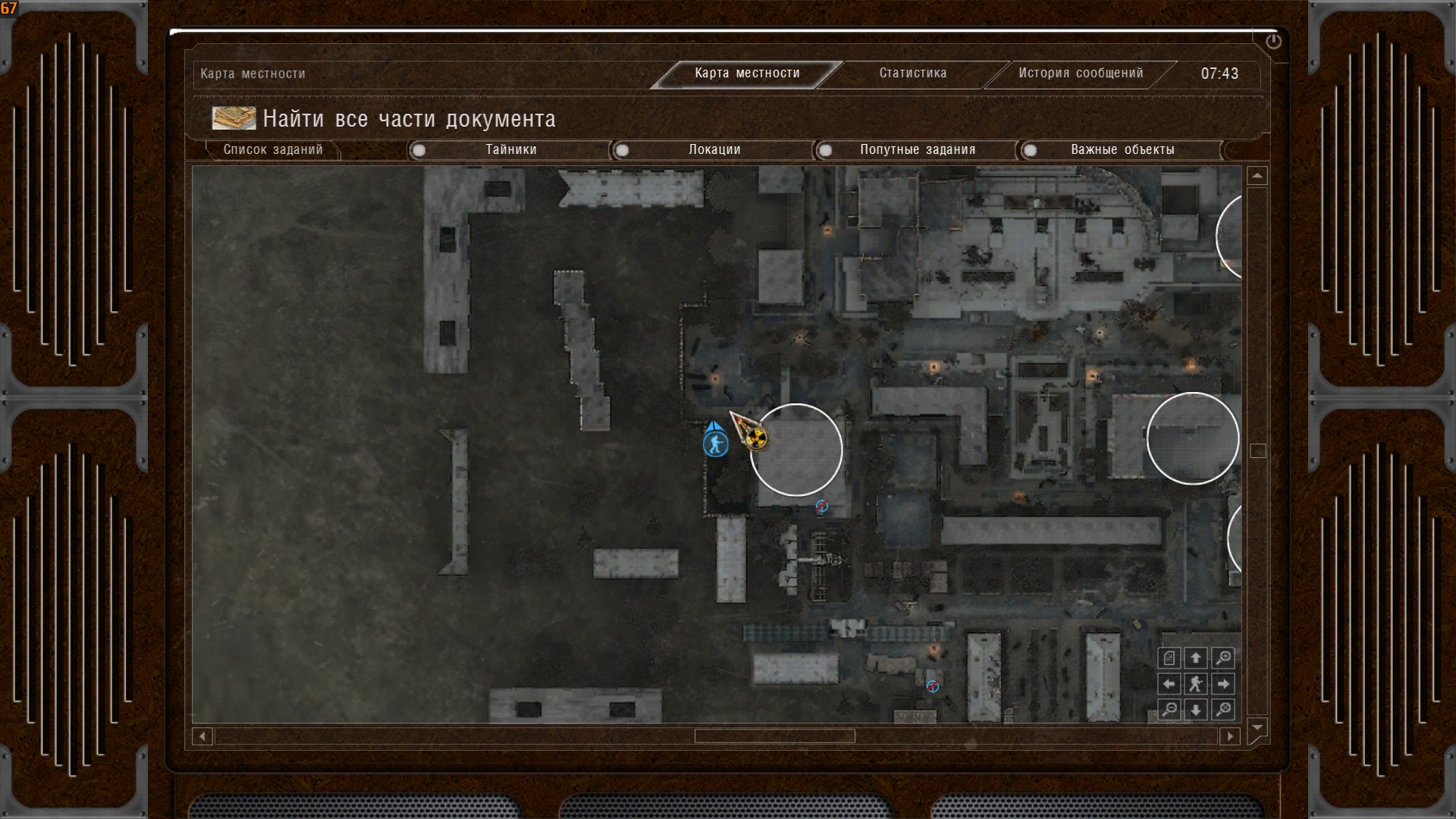
Task: Toggle the Попутные задания filter
Action: [825, 150]
